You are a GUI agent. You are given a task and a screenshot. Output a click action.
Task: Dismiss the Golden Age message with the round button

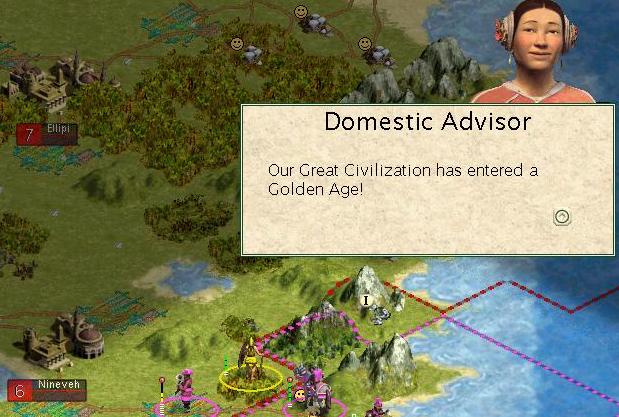point(562,216)
